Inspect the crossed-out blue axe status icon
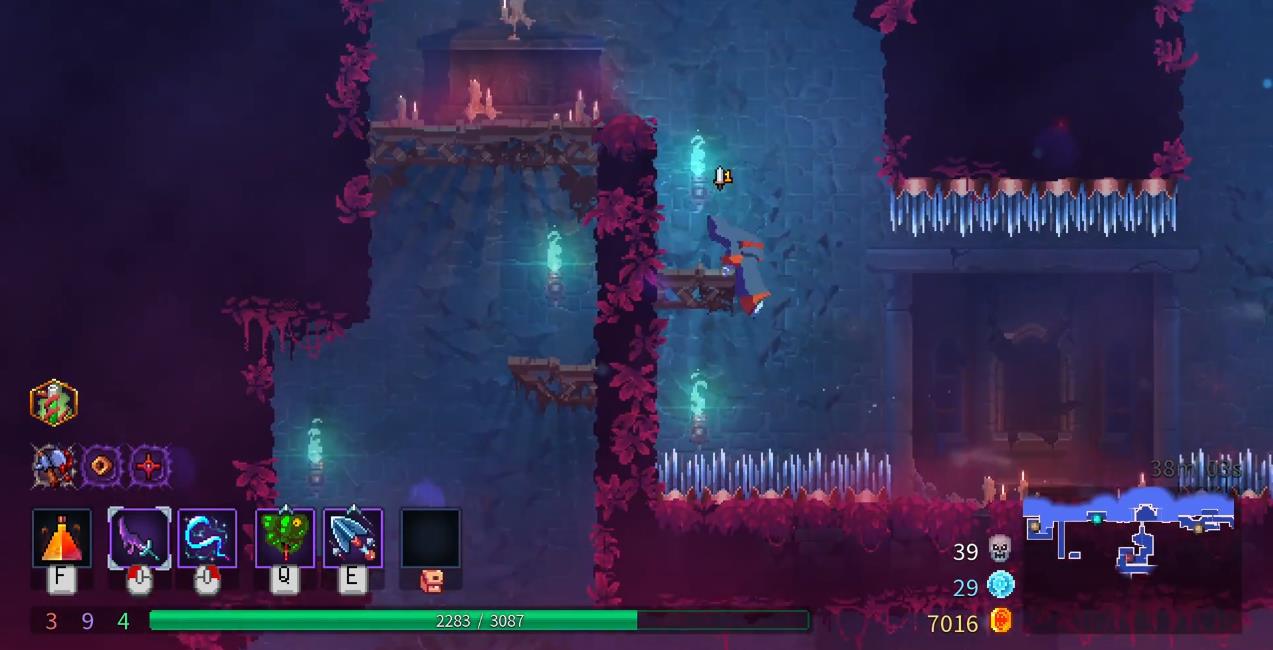Viewport: 1273px width, 650px height. coord(54,466)
